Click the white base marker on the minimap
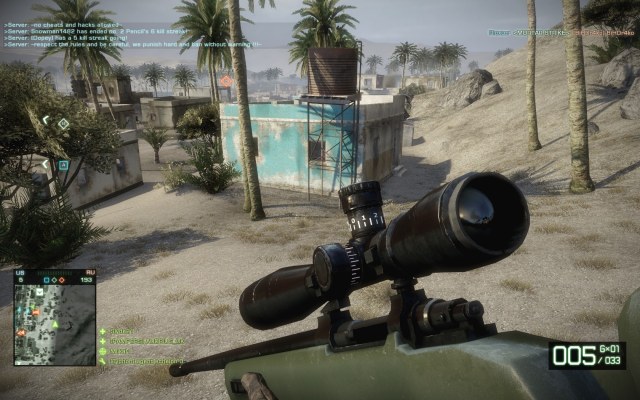The image size is (640, 400). 40,292
